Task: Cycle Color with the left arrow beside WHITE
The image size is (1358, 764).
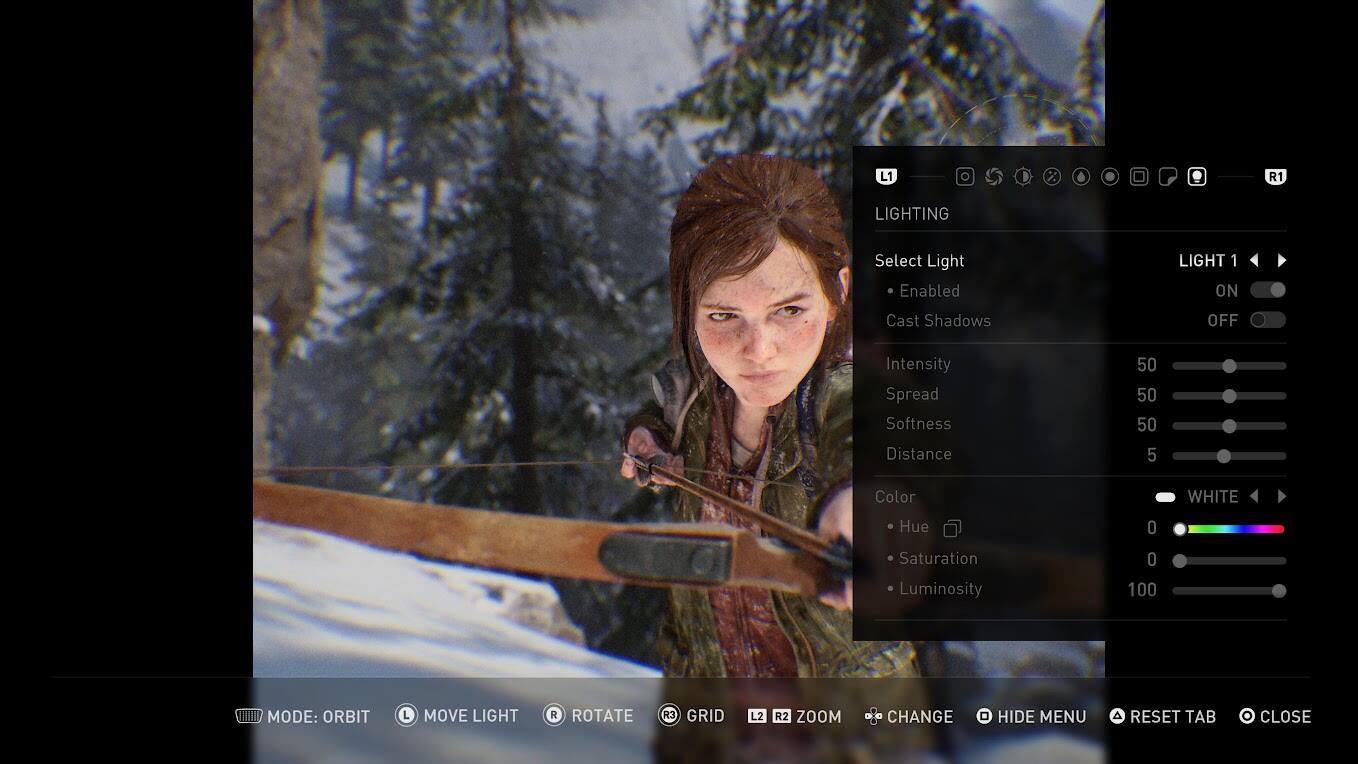Action: pyautogui.click(x=1254, y=496)
